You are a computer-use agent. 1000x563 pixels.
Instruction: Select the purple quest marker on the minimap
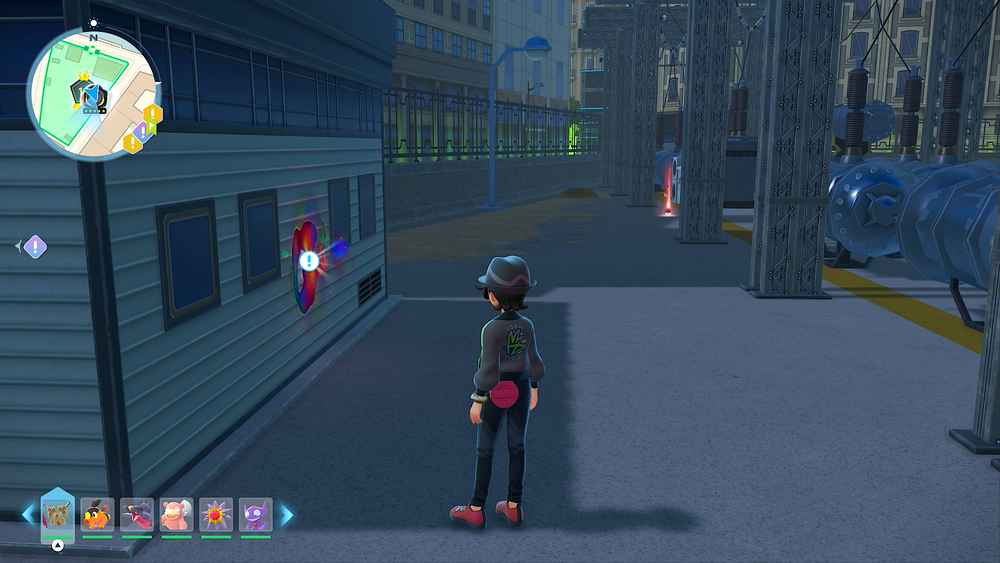(x=141, y=132)
